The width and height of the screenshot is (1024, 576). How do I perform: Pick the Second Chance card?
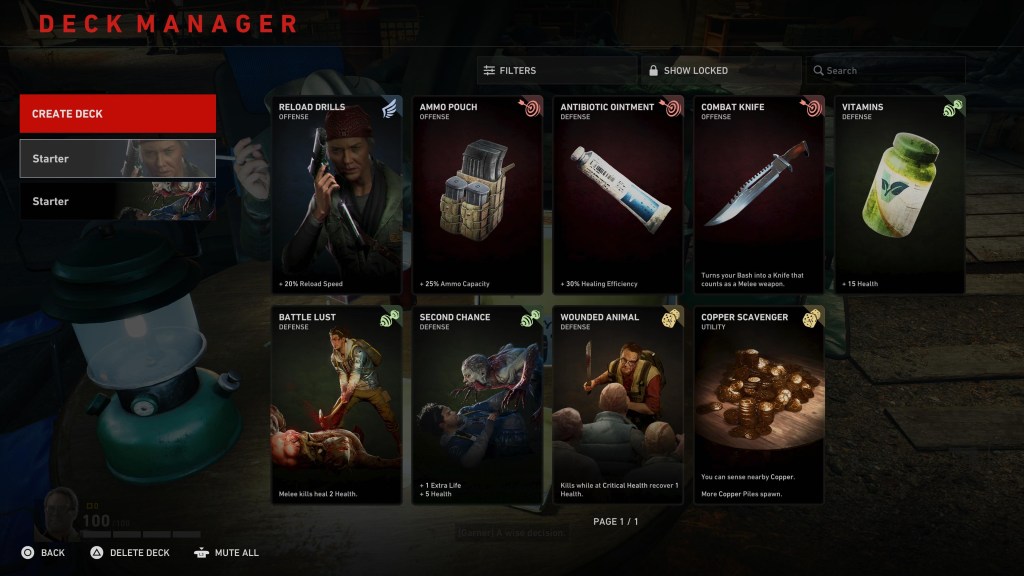[x=478, y=405]
